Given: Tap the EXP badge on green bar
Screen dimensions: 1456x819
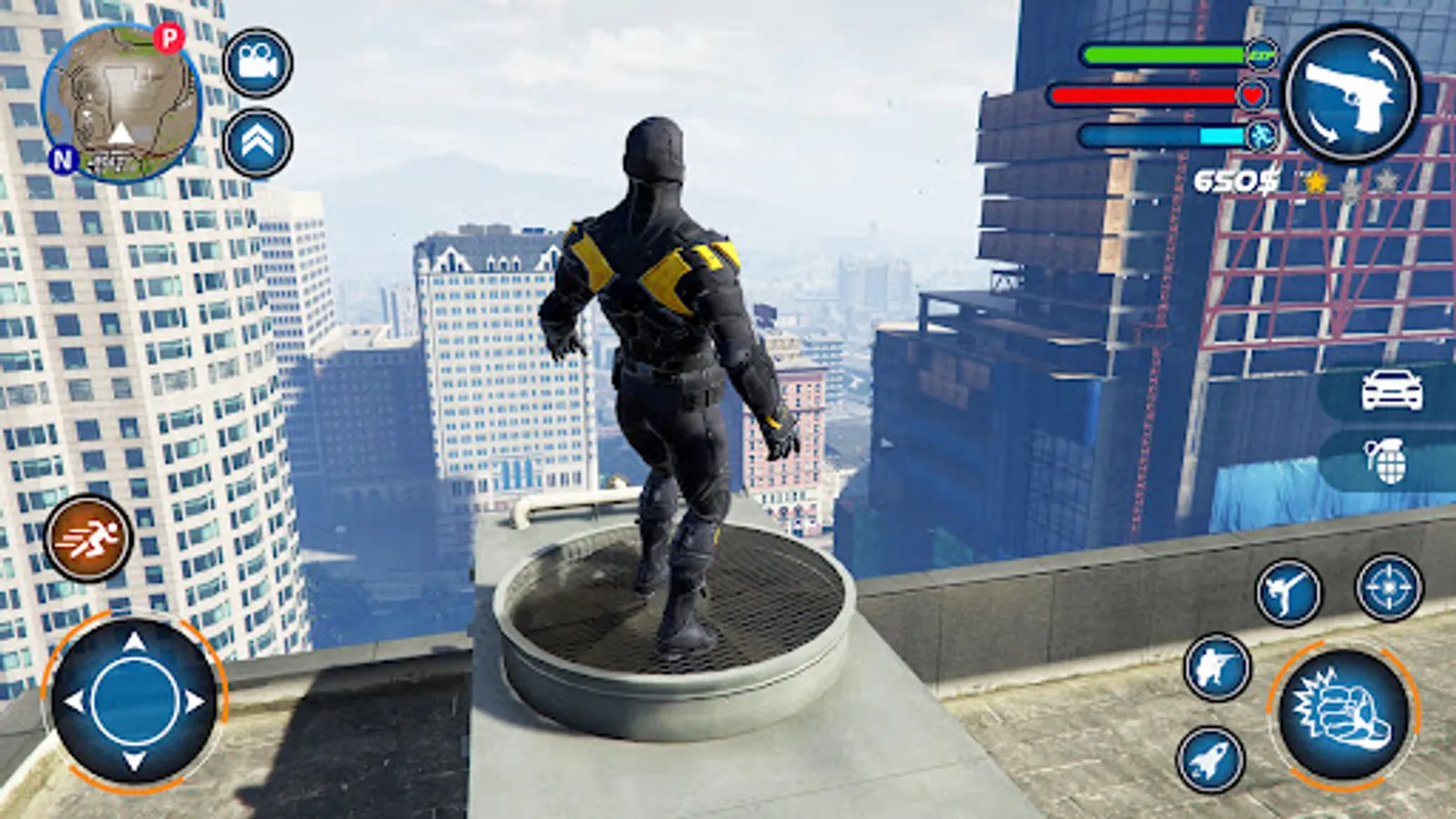Looking at the screenshot, I should (x=1260, y=55).
